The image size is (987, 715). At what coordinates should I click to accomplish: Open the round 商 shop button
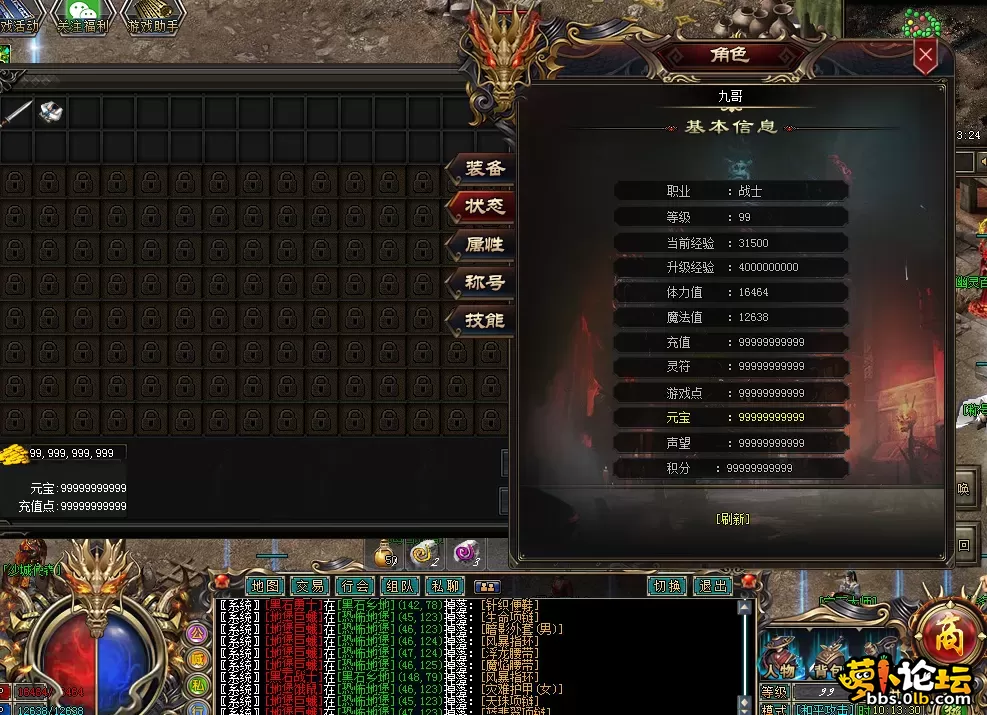click(x=946, y=633)
